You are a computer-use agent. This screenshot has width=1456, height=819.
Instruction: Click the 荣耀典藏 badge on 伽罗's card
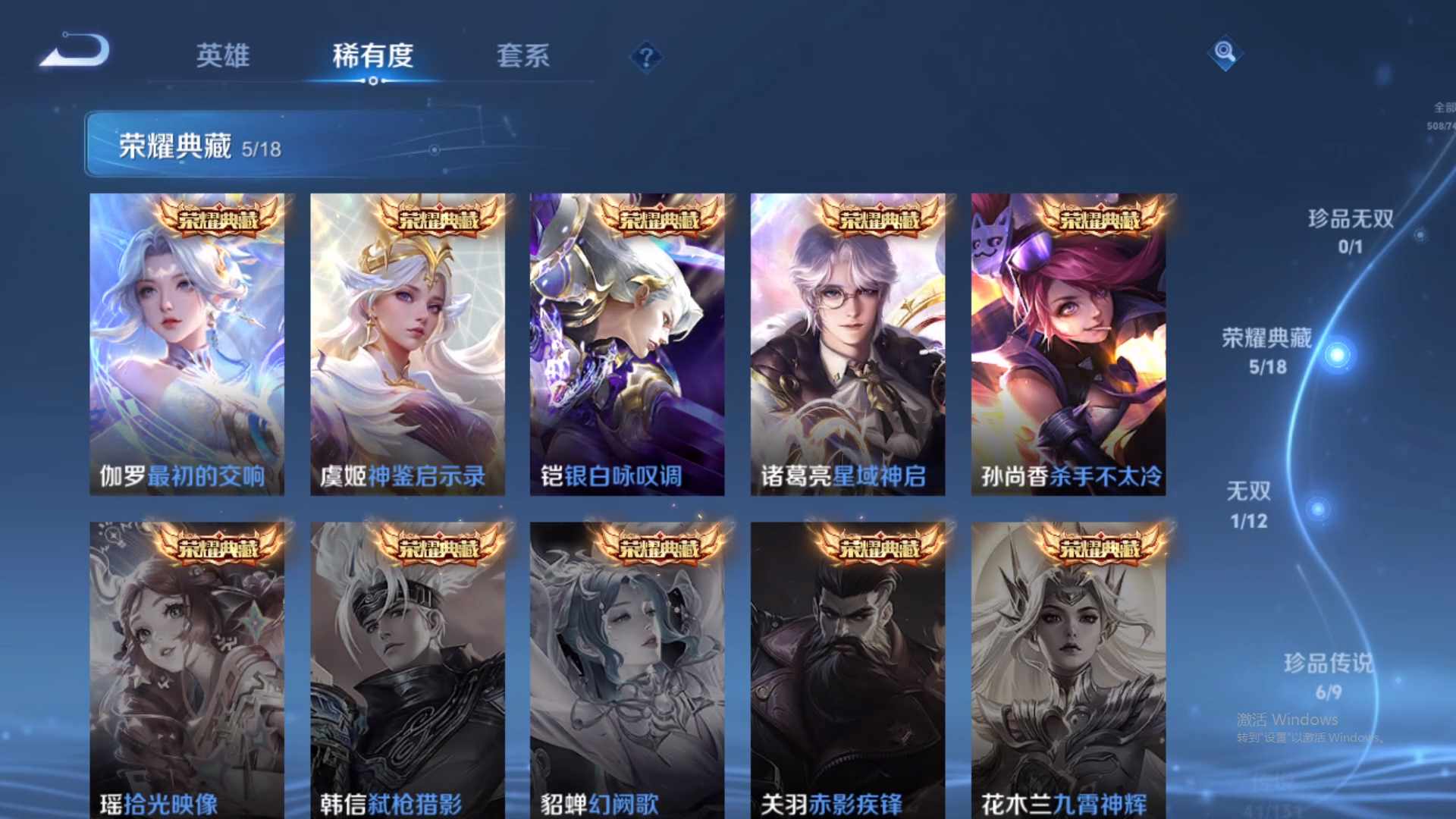(x=218, y=219)
